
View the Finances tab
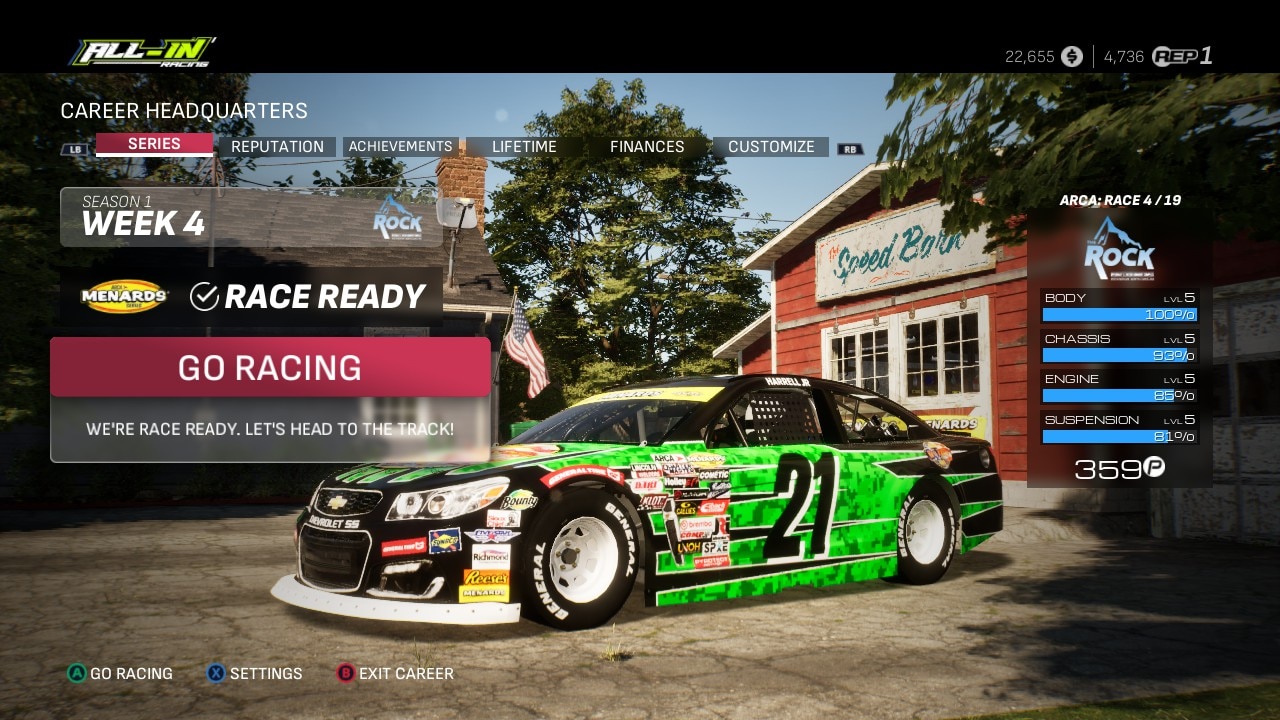pos(647,146)
